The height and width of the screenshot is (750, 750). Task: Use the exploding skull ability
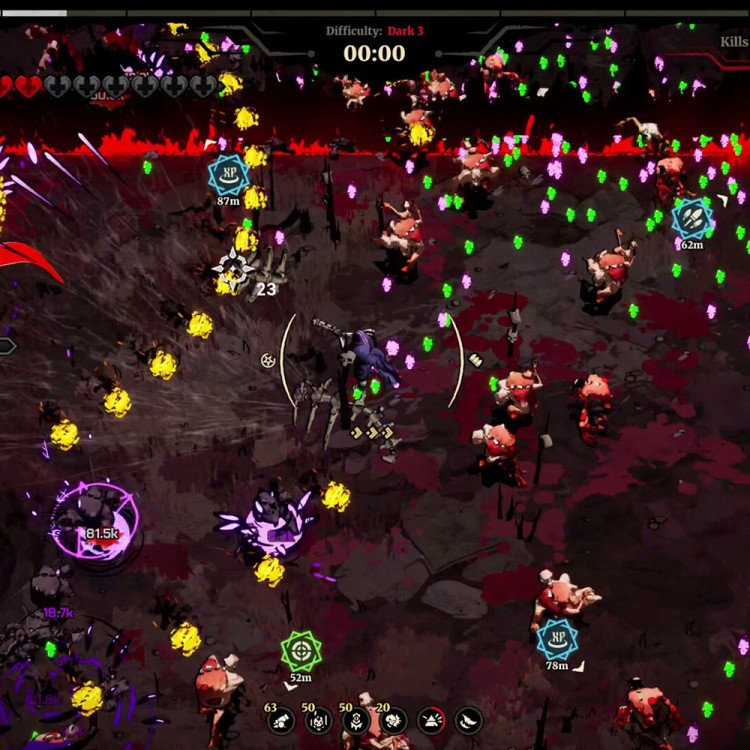394,720
